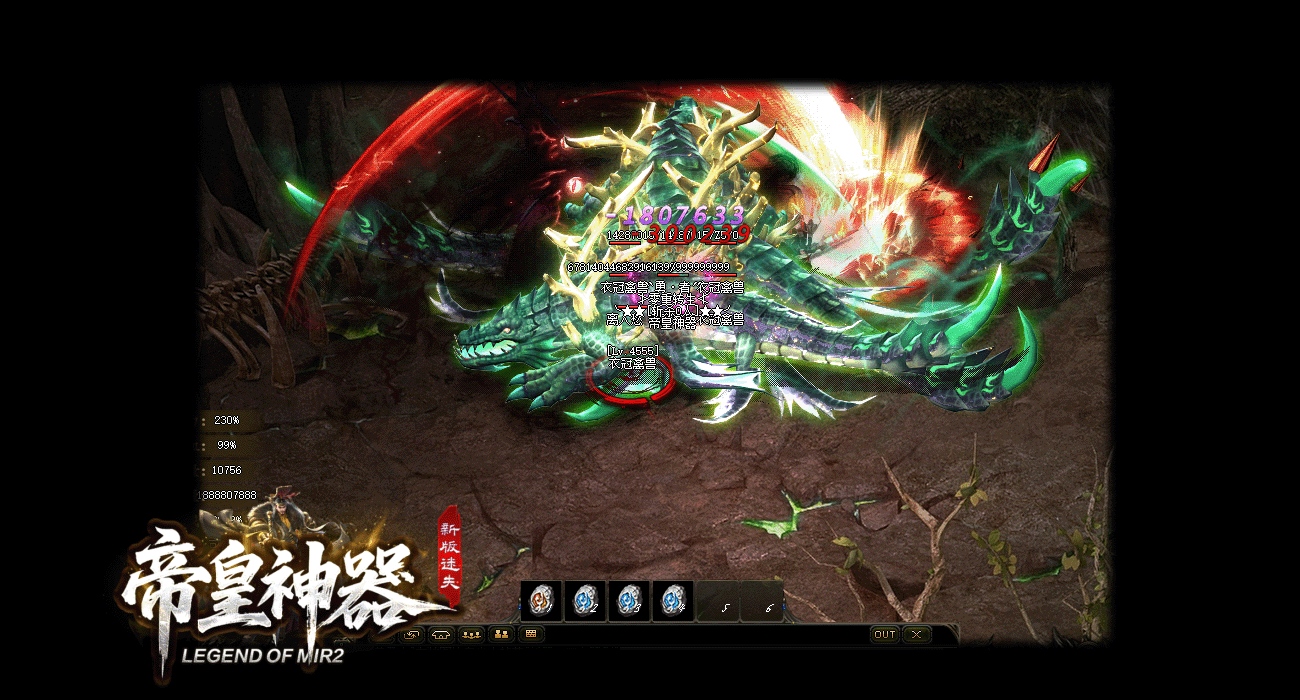1300x700 pixels.
Task: Close the game with the X button
Action: [916, 634]
